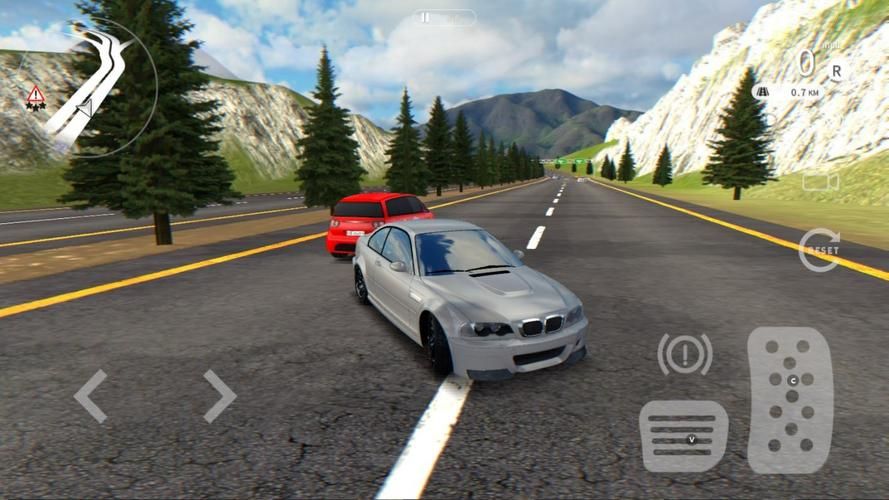
Task: Hit the gas accelerator pedal
Action: click(790, 400)
